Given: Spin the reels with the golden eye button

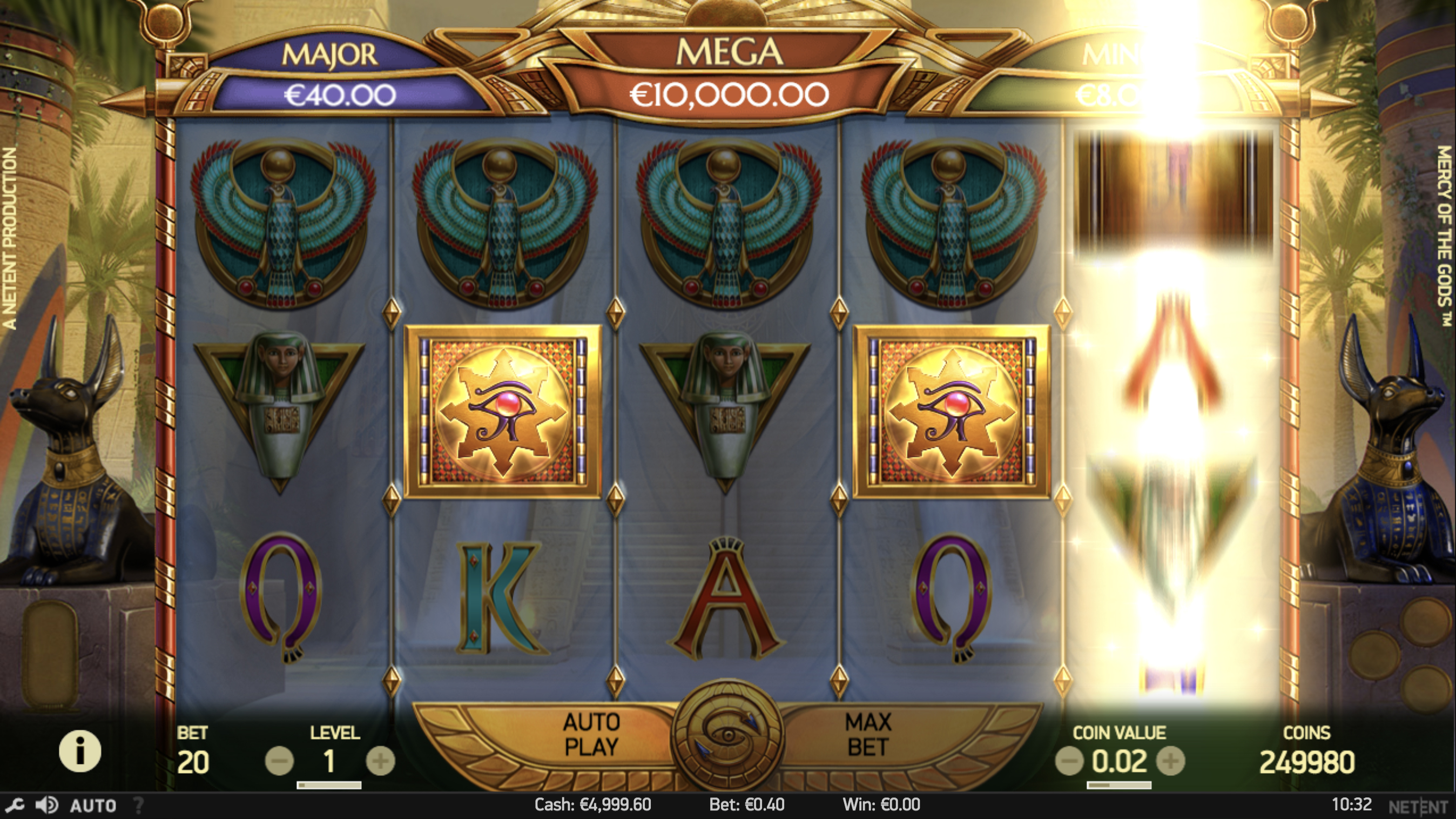Looking at the screenshot, I should (727, 736).
